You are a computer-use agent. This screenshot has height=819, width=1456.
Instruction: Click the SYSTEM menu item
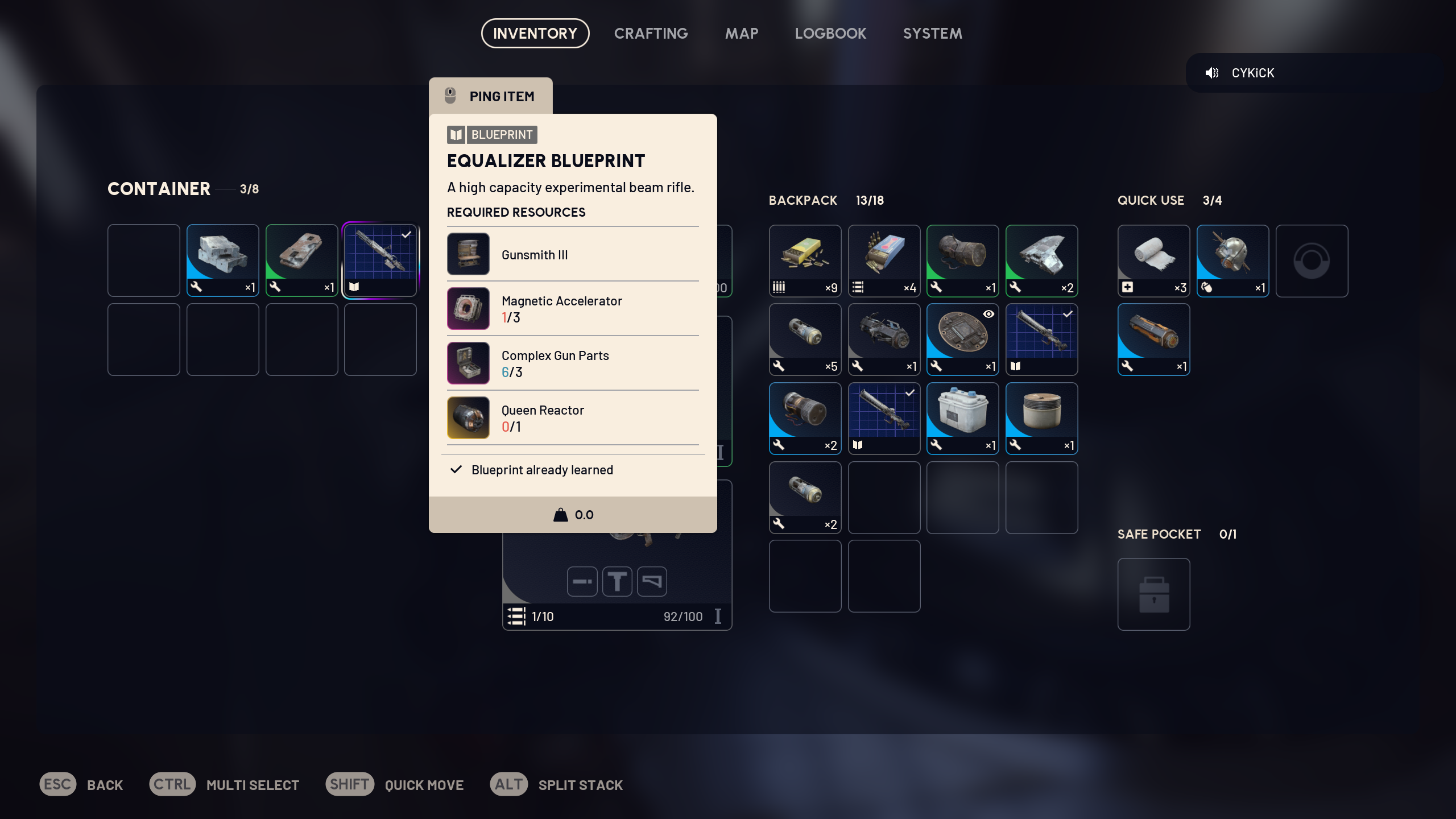(932, 33)
